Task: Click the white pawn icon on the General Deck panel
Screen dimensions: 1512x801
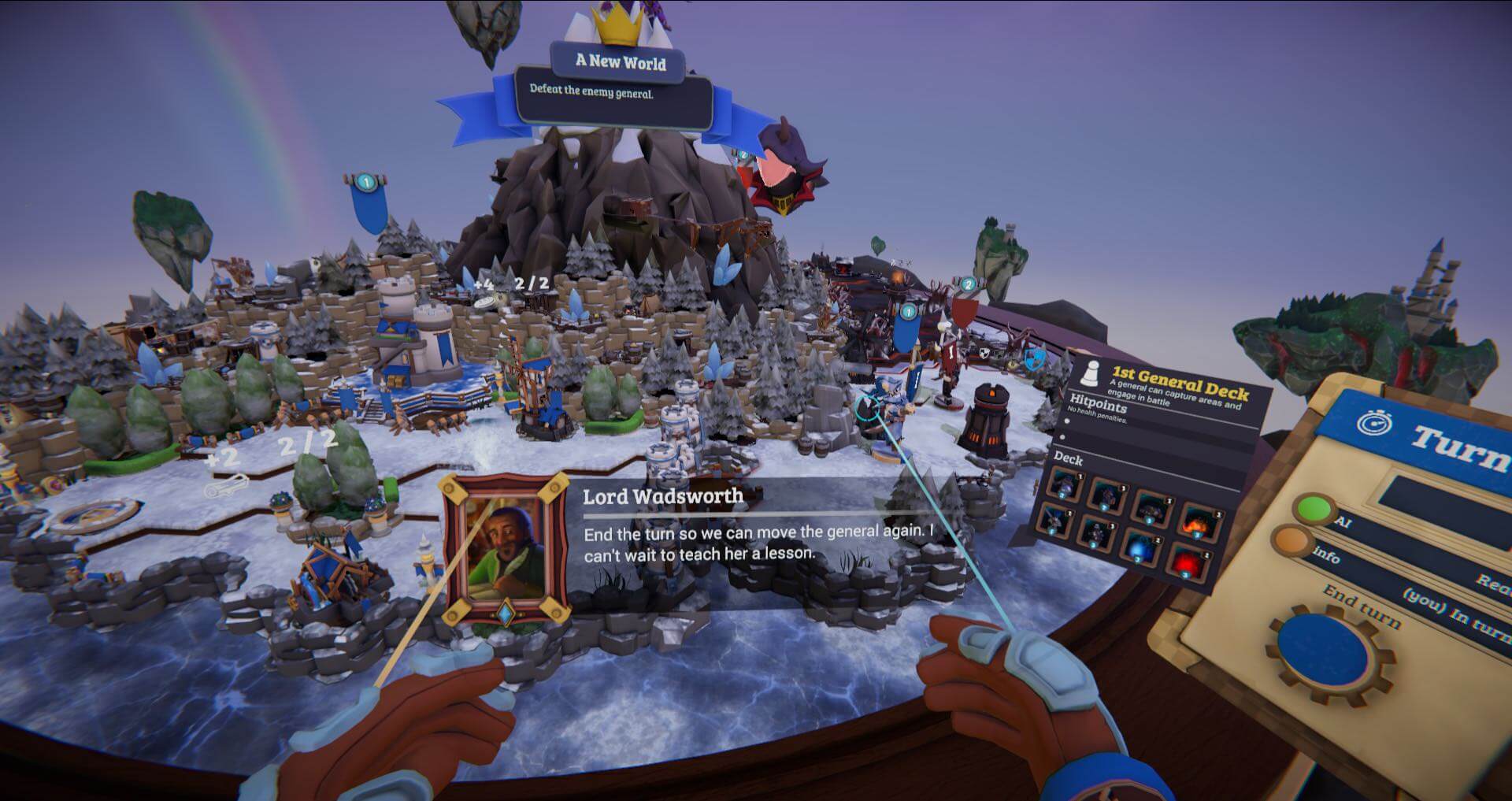Action: [1091, 373]
